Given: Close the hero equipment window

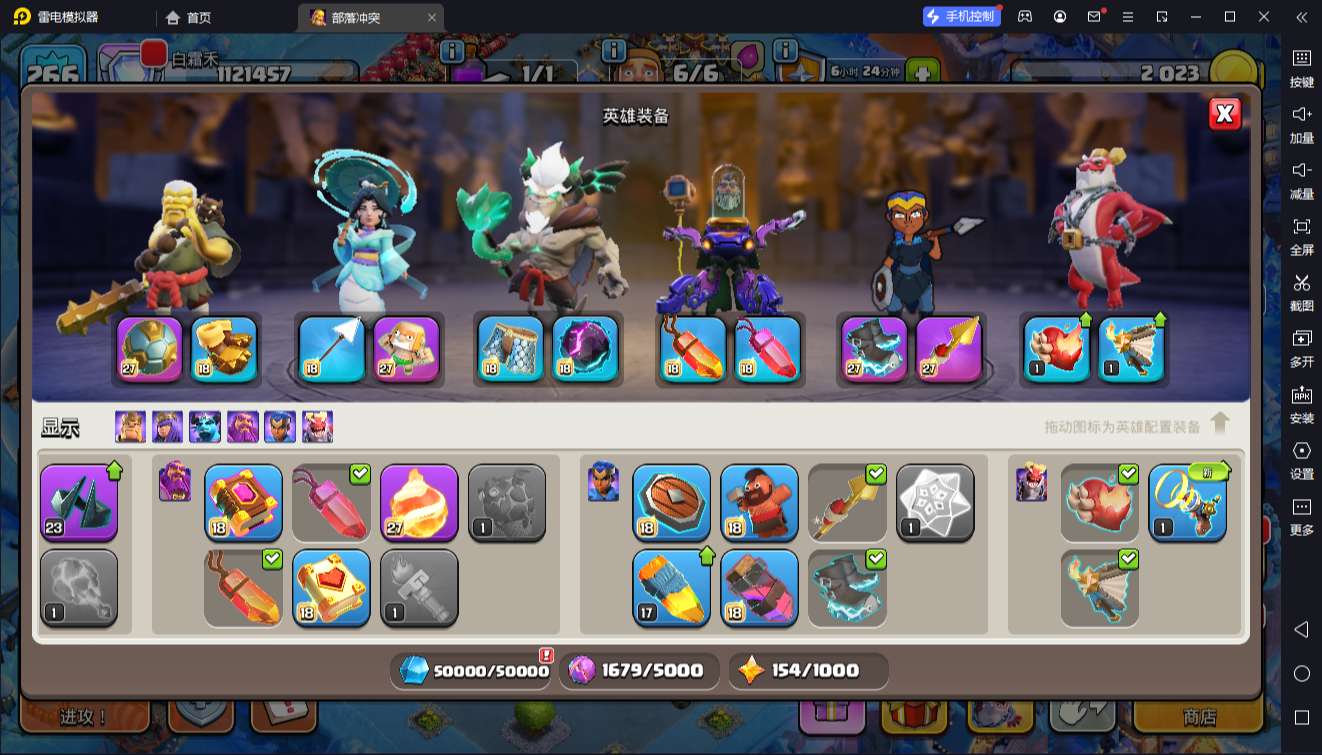Looking at the screenshot, I should tap(1224, 114).
